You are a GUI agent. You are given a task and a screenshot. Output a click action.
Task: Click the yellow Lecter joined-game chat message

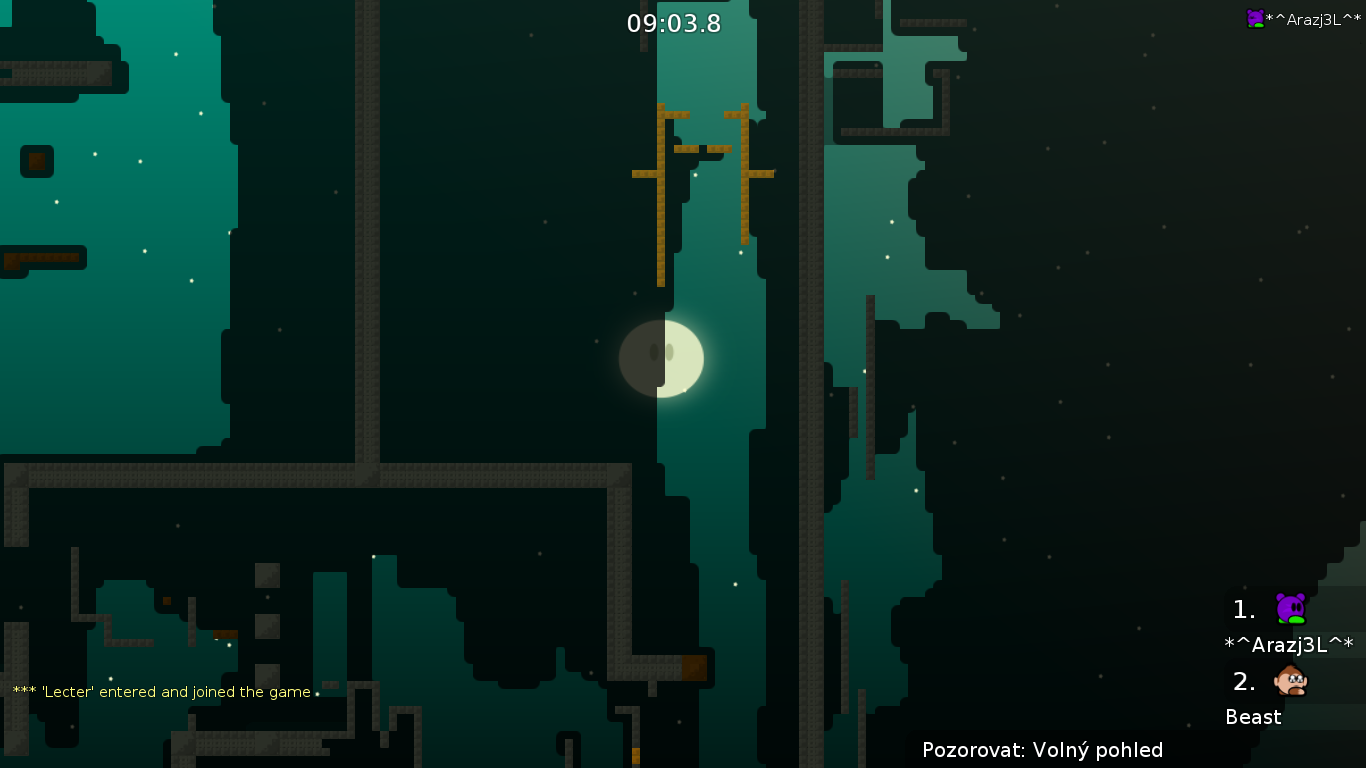click(160, 691)
